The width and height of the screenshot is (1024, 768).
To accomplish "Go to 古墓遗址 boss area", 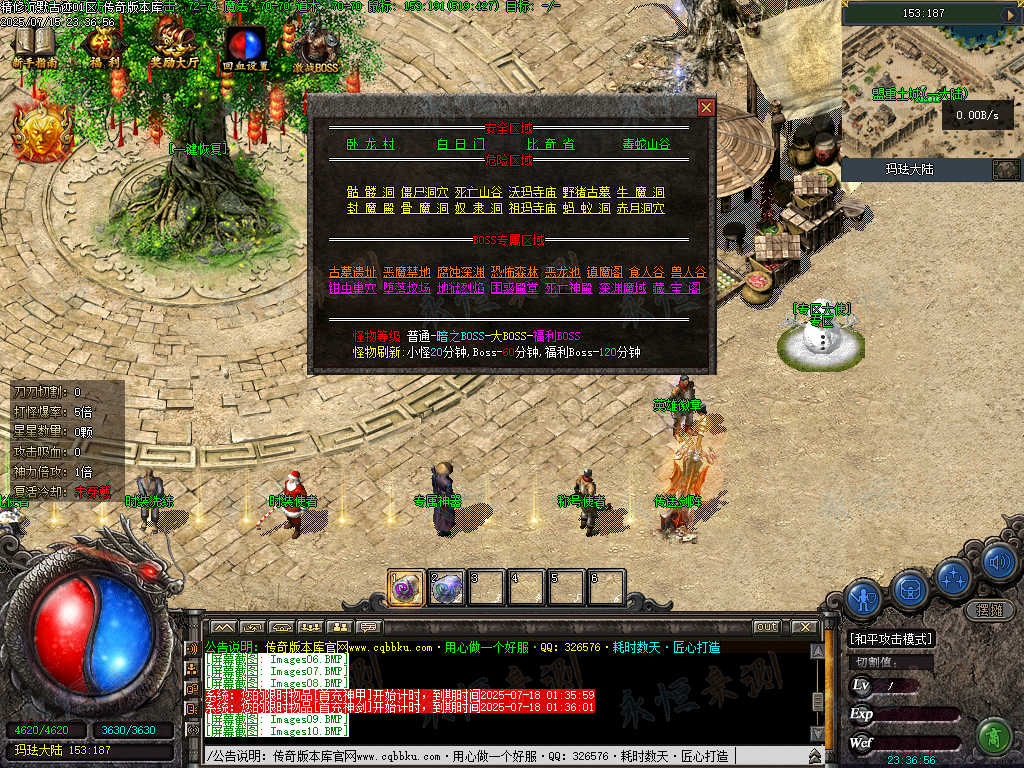I will [352, 272].
